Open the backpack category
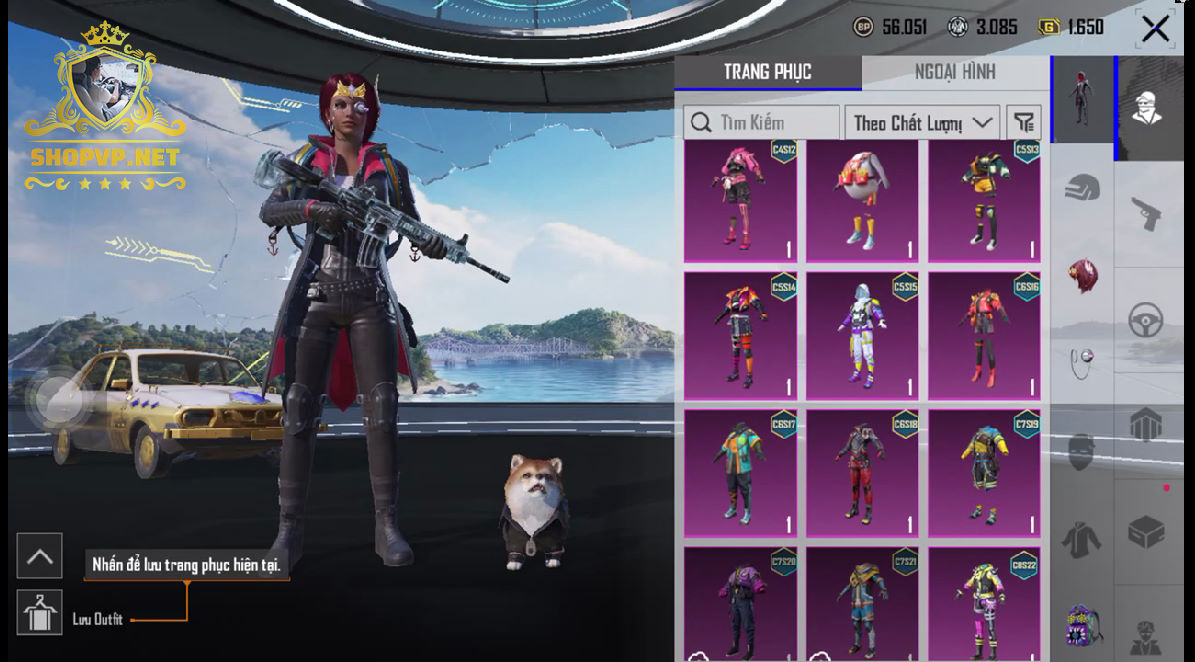 1082,625
